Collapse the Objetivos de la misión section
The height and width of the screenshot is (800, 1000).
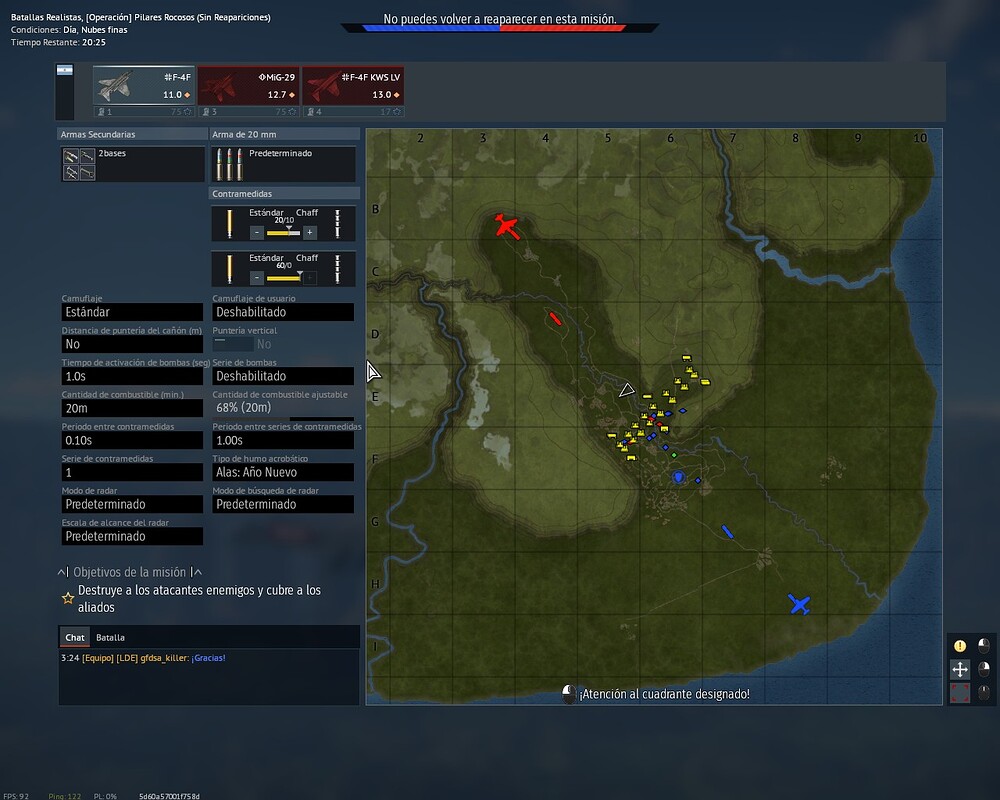coord(129,572)
